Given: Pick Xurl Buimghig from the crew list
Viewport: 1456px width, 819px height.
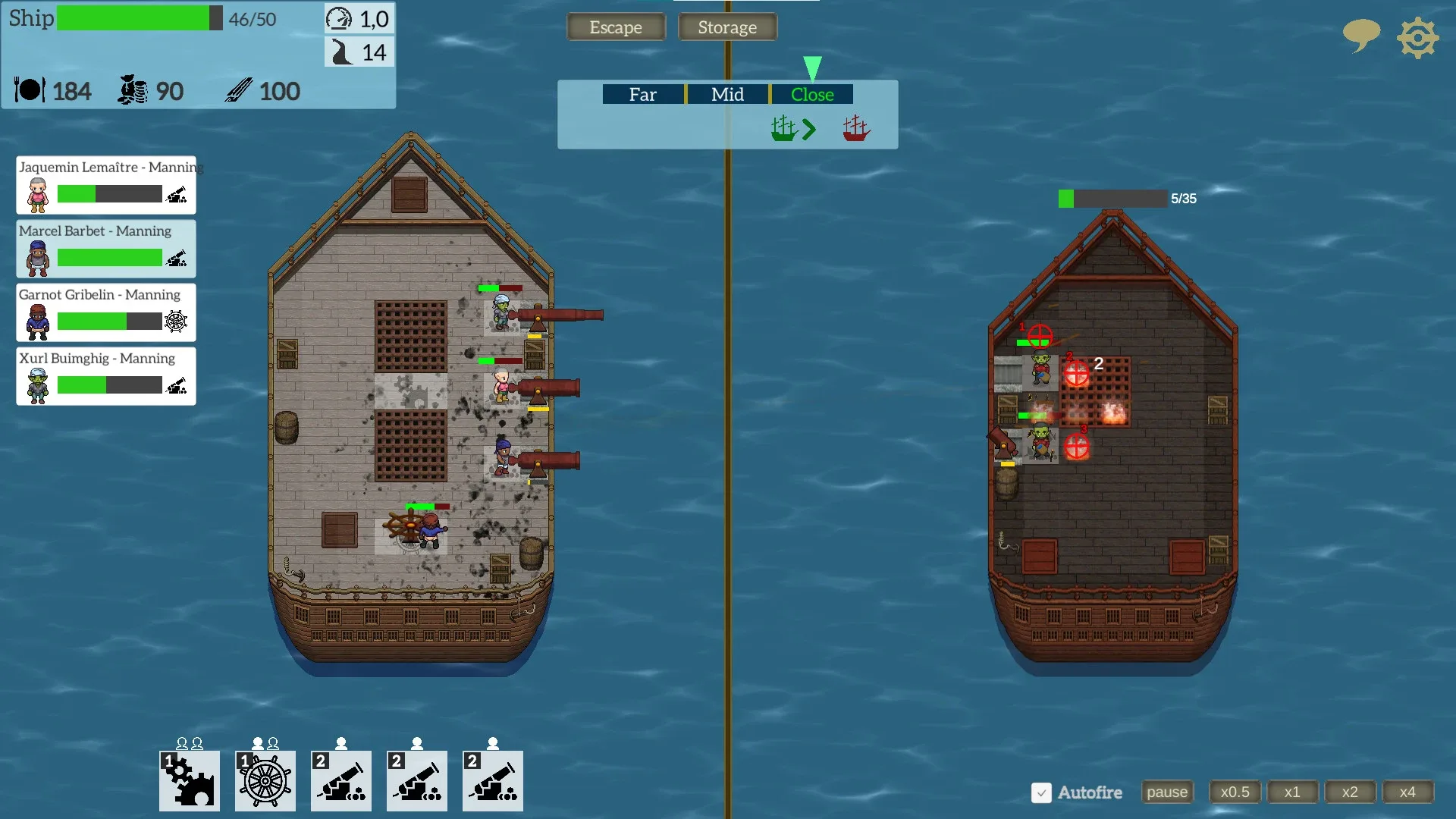Looking at the screenshot, I should [x=106, y=376].
